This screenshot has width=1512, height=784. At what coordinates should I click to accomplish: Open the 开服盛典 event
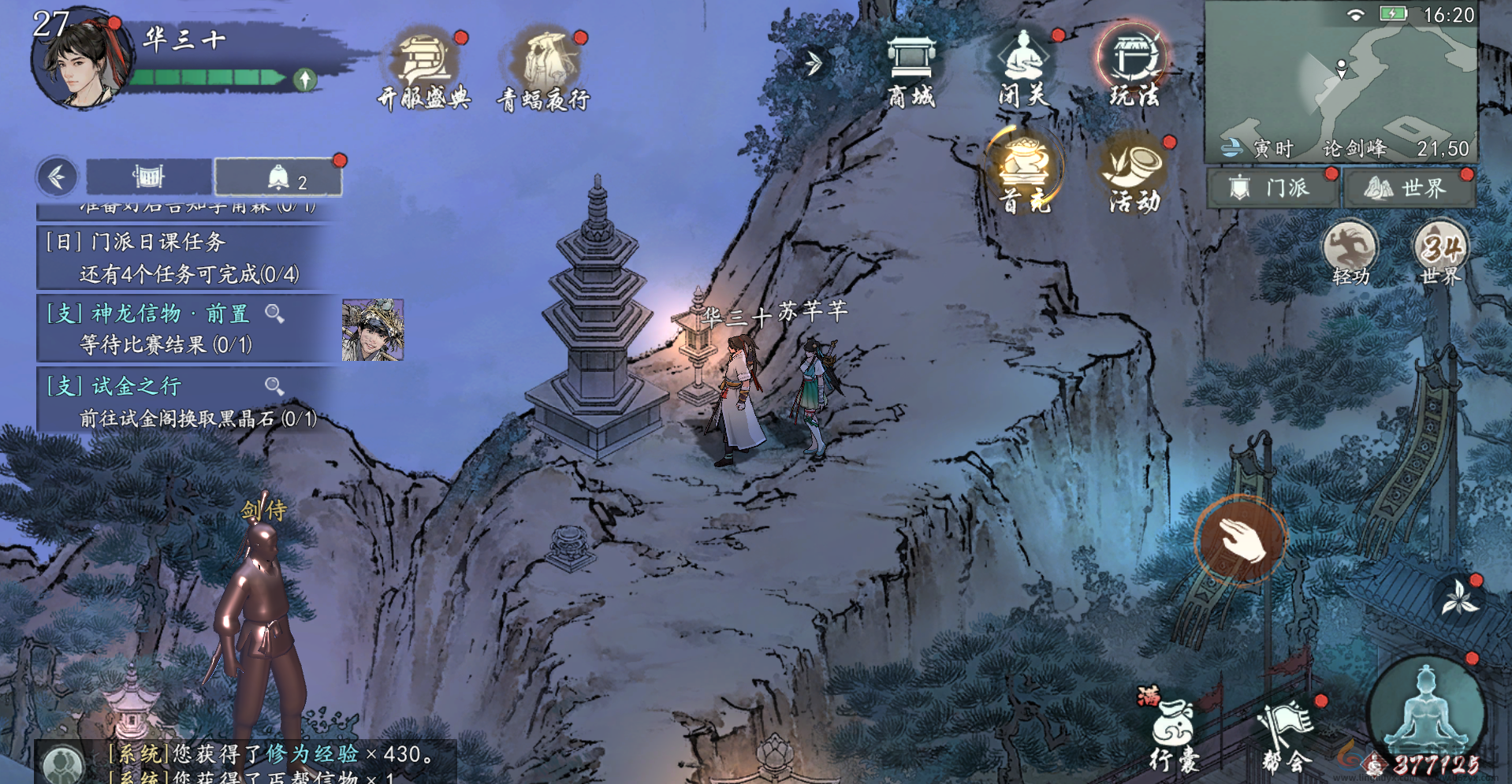coord(424,71)
